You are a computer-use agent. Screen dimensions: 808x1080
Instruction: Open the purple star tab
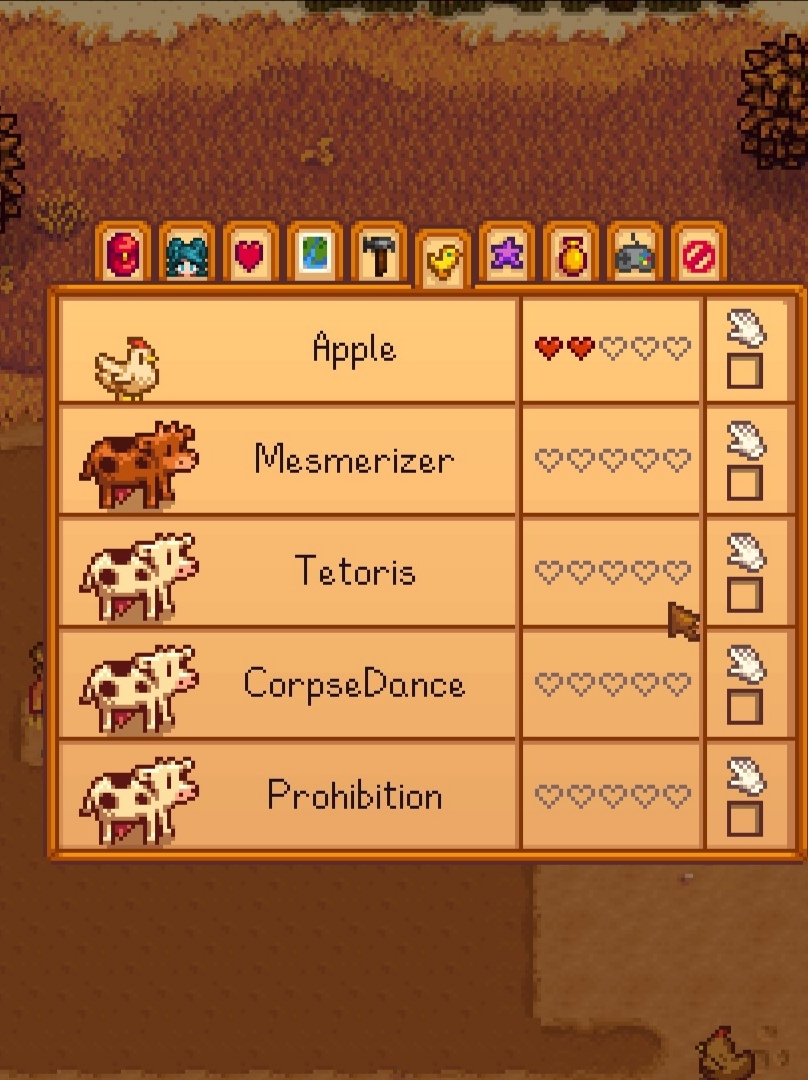pyautogui.click(x=507, y=256)
